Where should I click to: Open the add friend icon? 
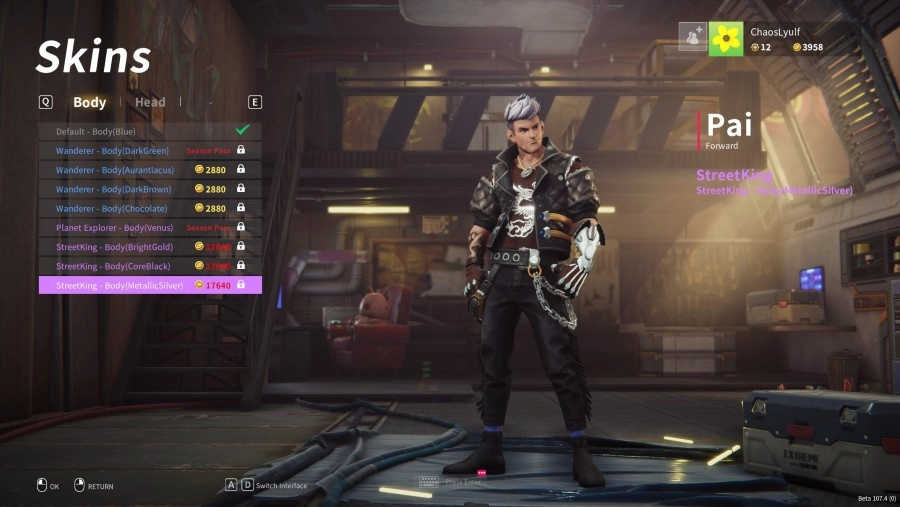[x=692, y=37]
